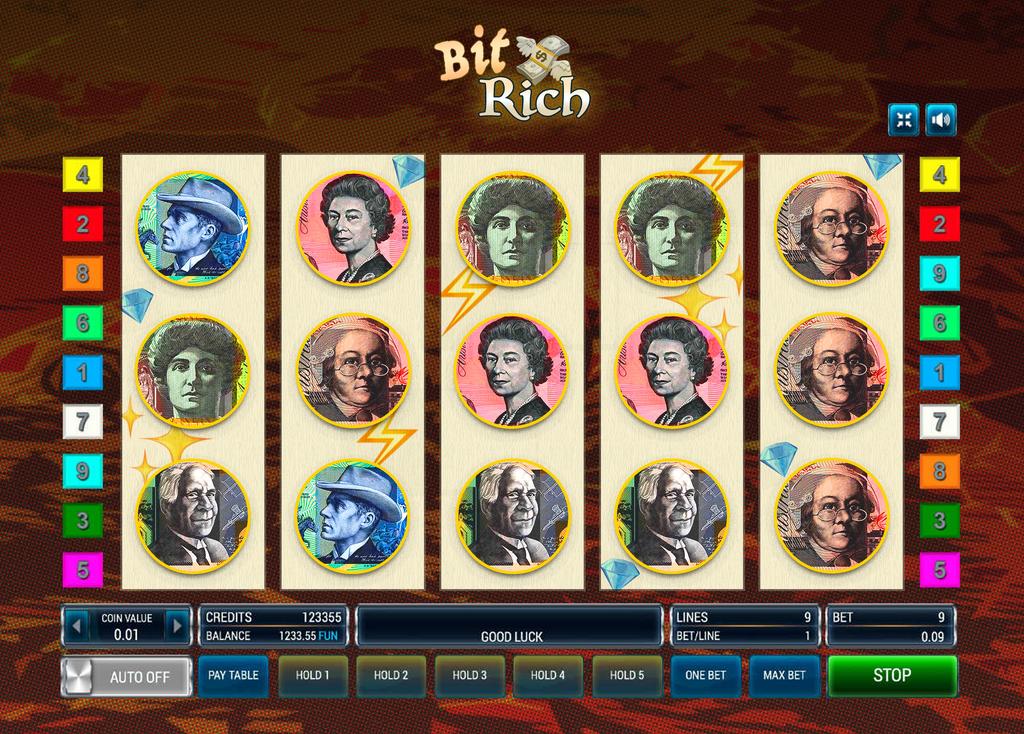Image resolution: width=1024 pixels, height=734 pixels.
Task: Choose the ONE BET button
Action: pos(706,675)
